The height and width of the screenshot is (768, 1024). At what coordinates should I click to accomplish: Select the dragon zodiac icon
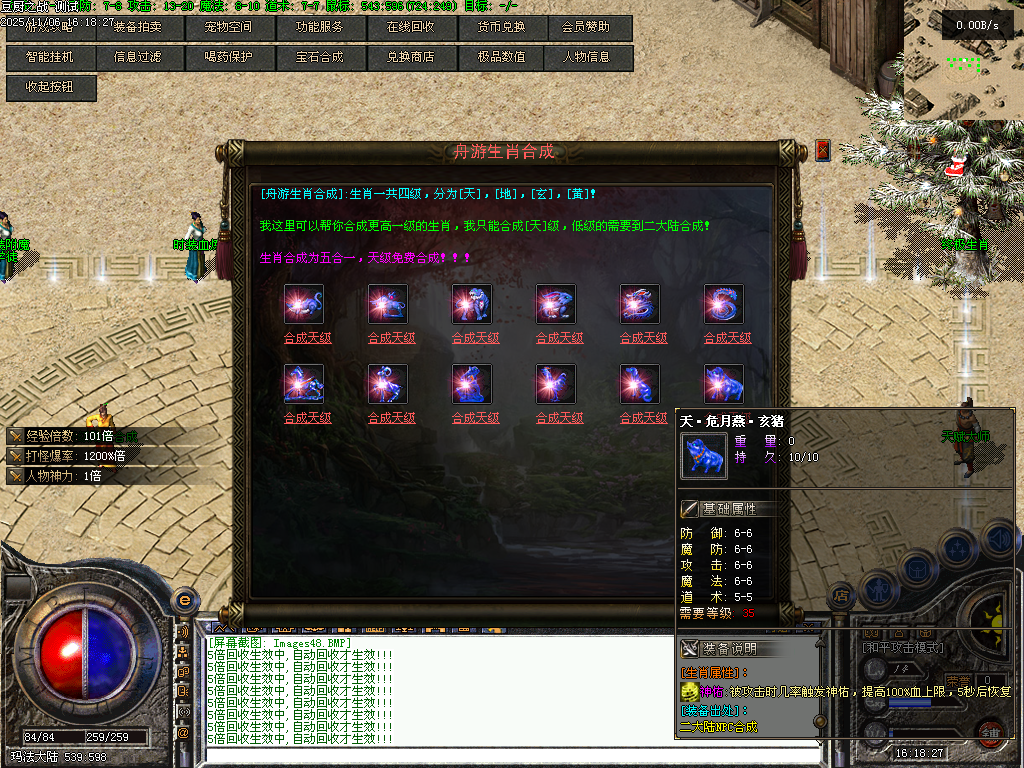(x=640, y=304)
